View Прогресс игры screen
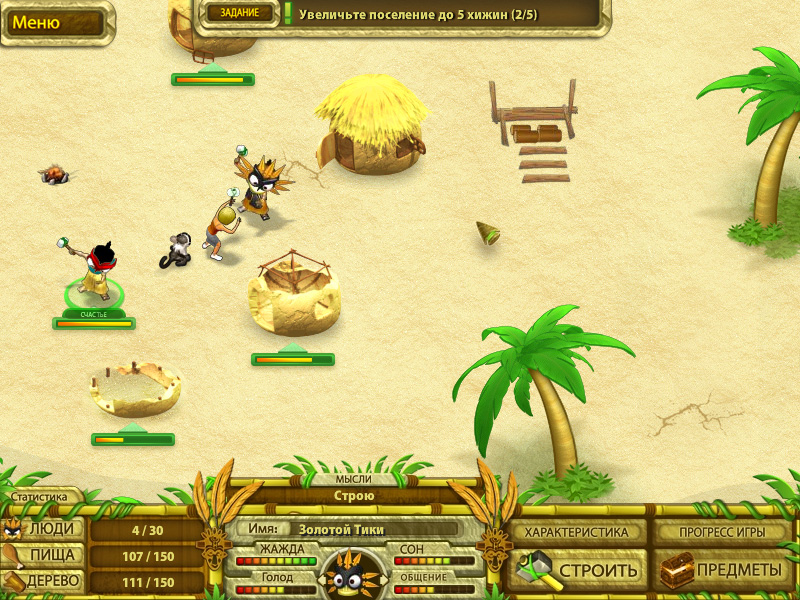 pyautogui.click(x=722, y=532)
